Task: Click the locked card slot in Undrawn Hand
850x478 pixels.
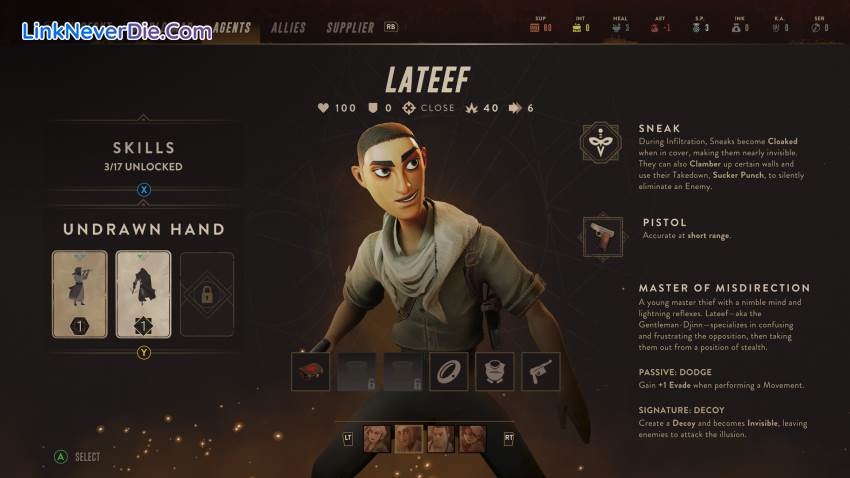Action: (207, 294)
